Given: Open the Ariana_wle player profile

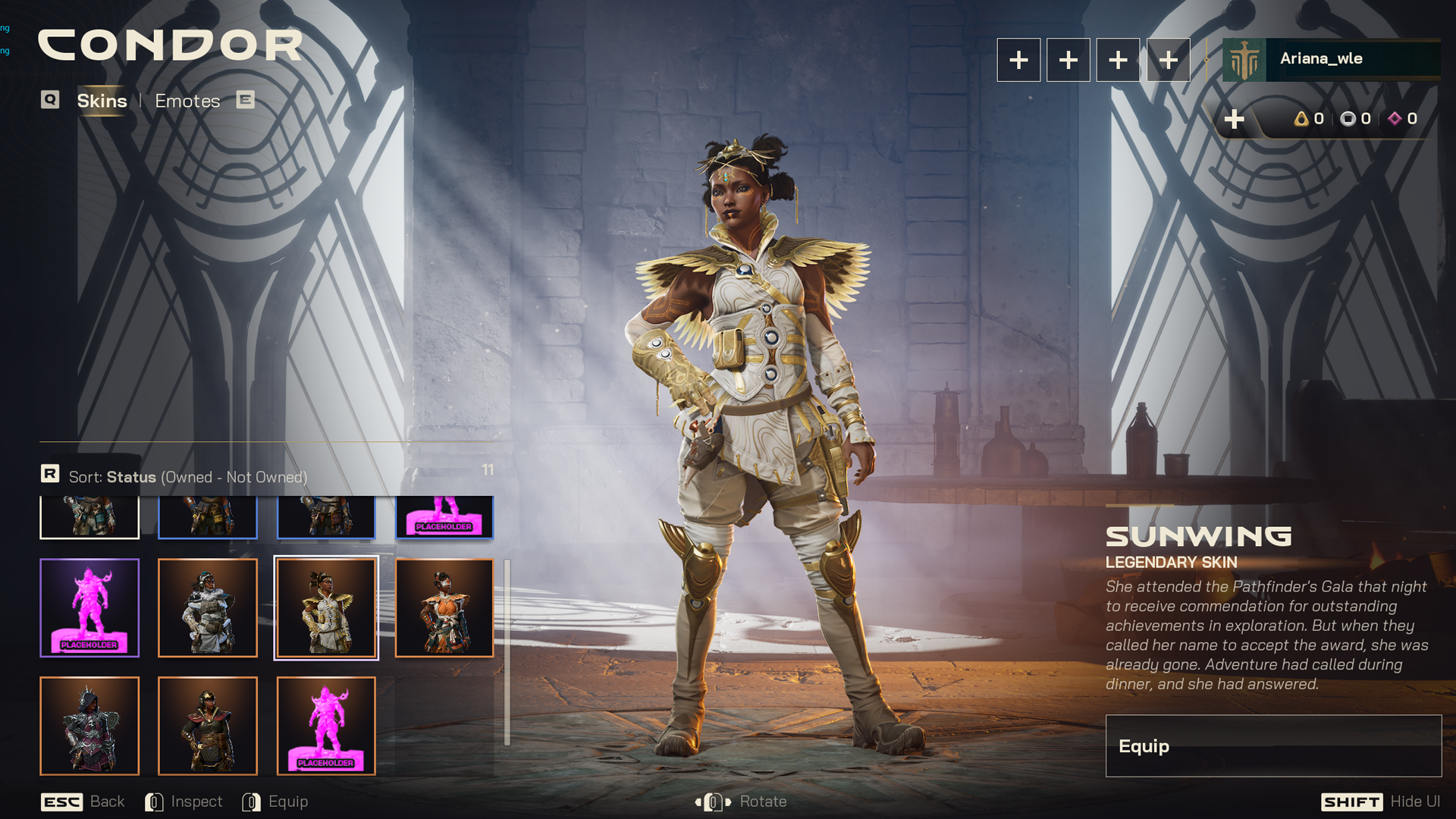Looking at the screenshot, I should point(1331,59).
